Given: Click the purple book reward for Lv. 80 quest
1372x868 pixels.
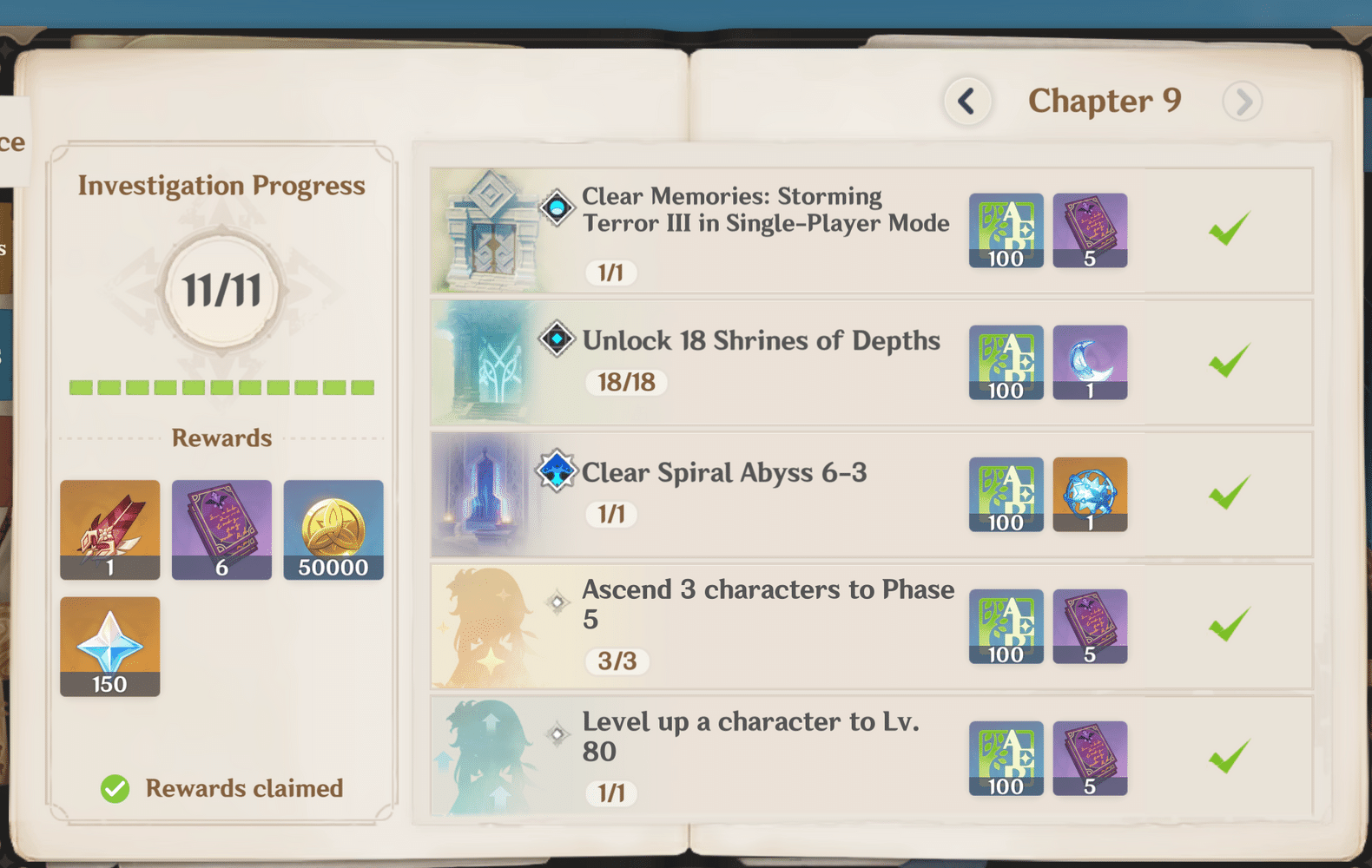Looking at the screenshot, I should [x=1091, y=758].
